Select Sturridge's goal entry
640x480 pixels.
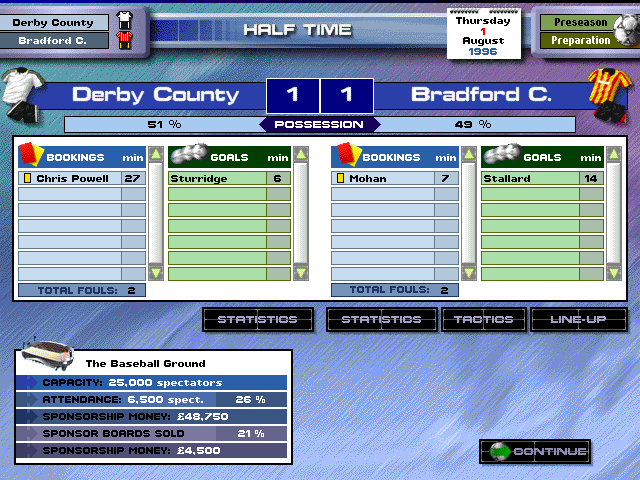click(229, 179)
